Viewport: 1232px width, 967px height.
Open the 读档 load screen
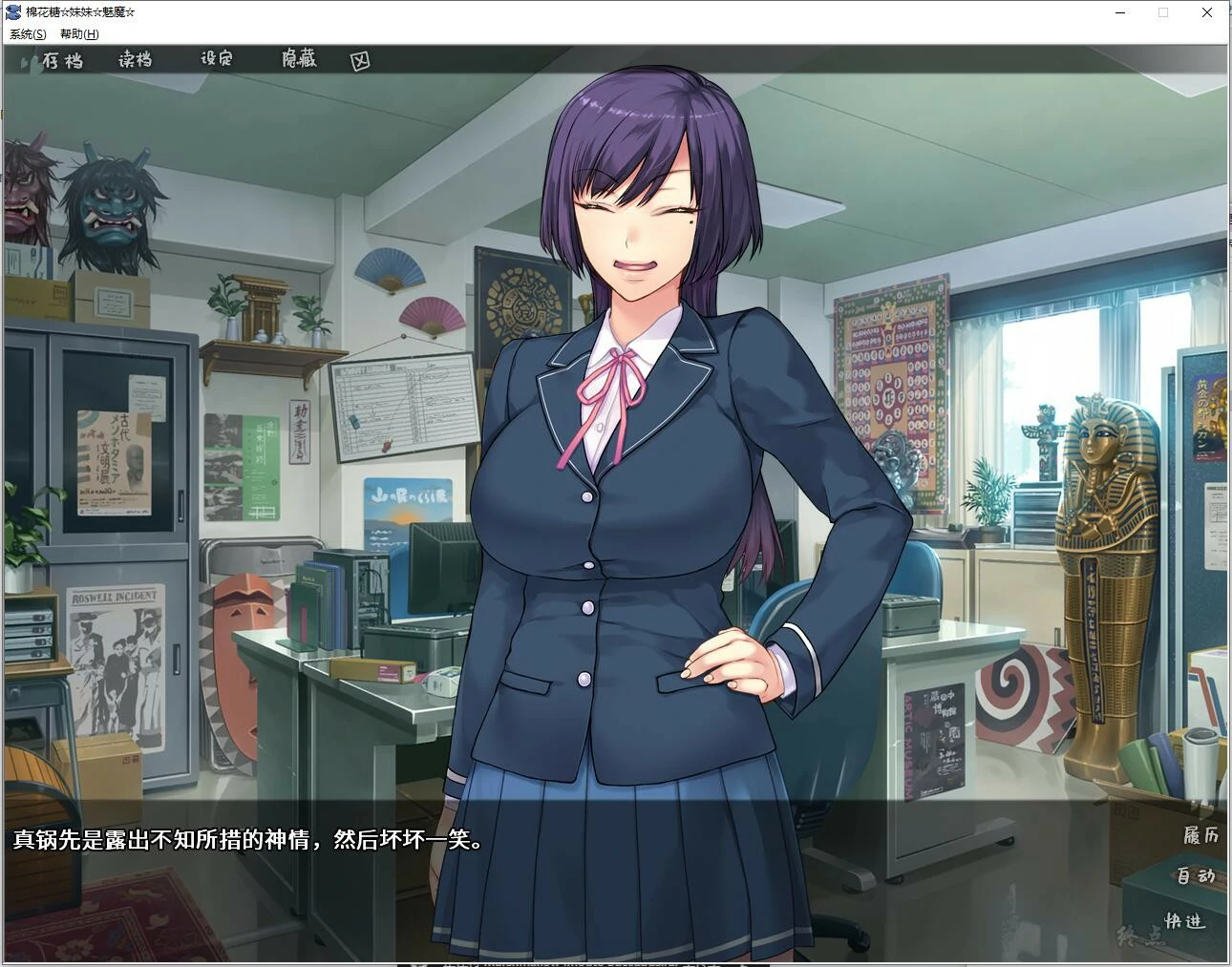pos(134,58)
